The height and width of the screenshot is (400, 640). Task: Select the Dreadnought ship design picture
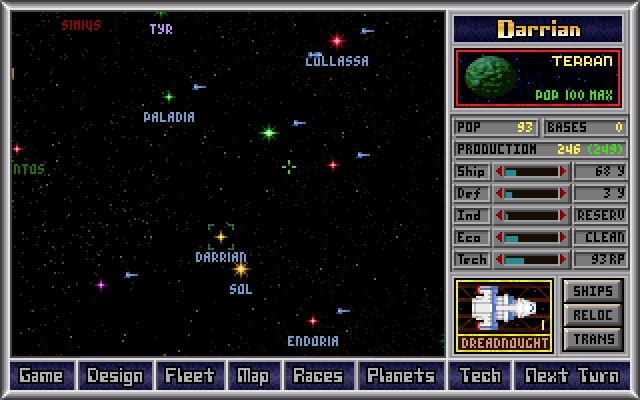[x=504, y=315]
